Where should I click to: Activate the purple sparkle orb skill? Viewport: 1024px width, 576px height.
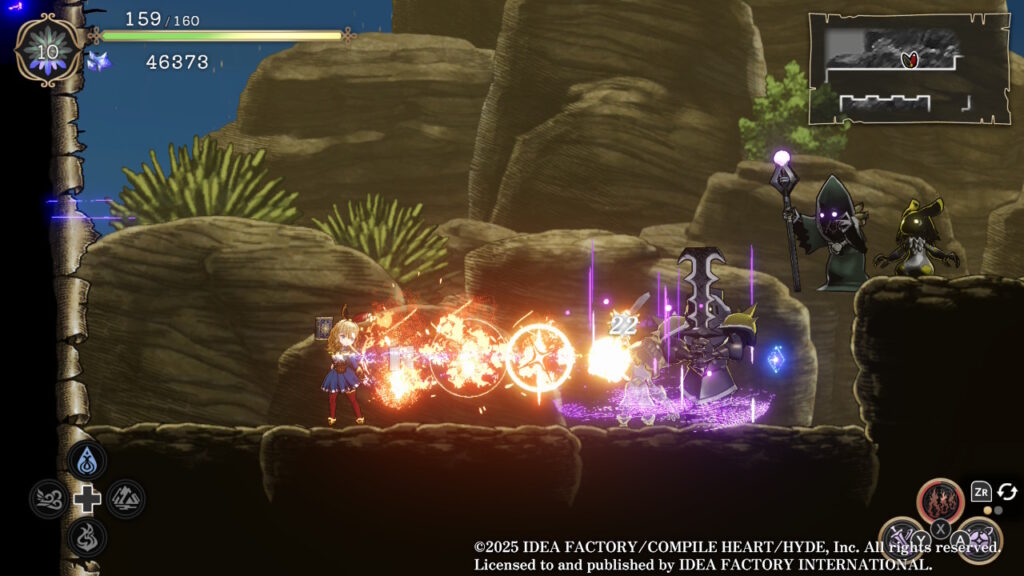click(978, 538)
